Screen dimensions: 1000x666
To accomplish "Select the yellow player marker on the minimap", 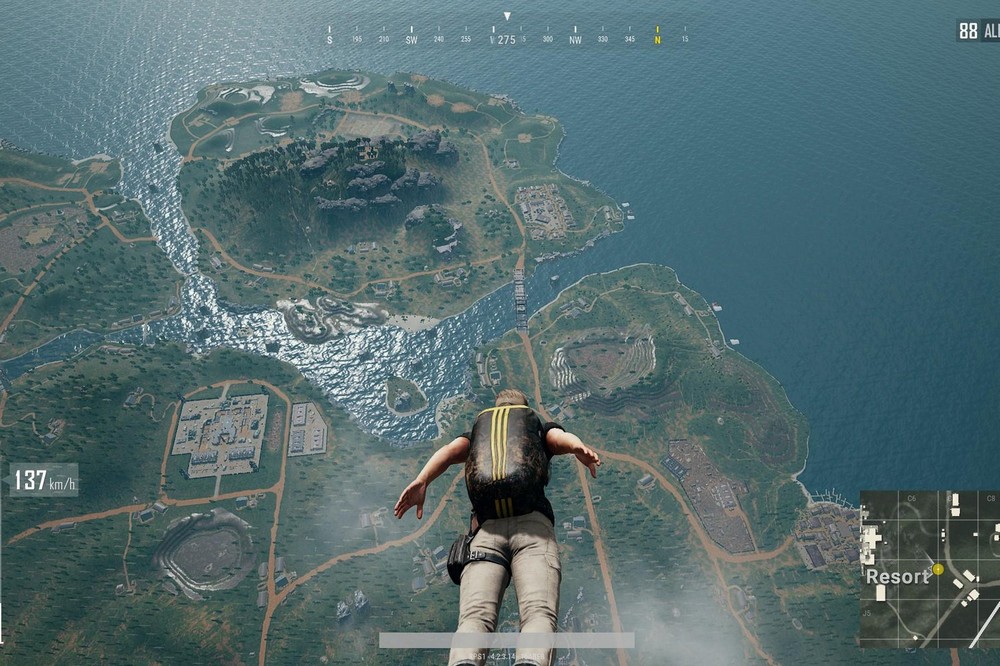I will coord(938,570).
